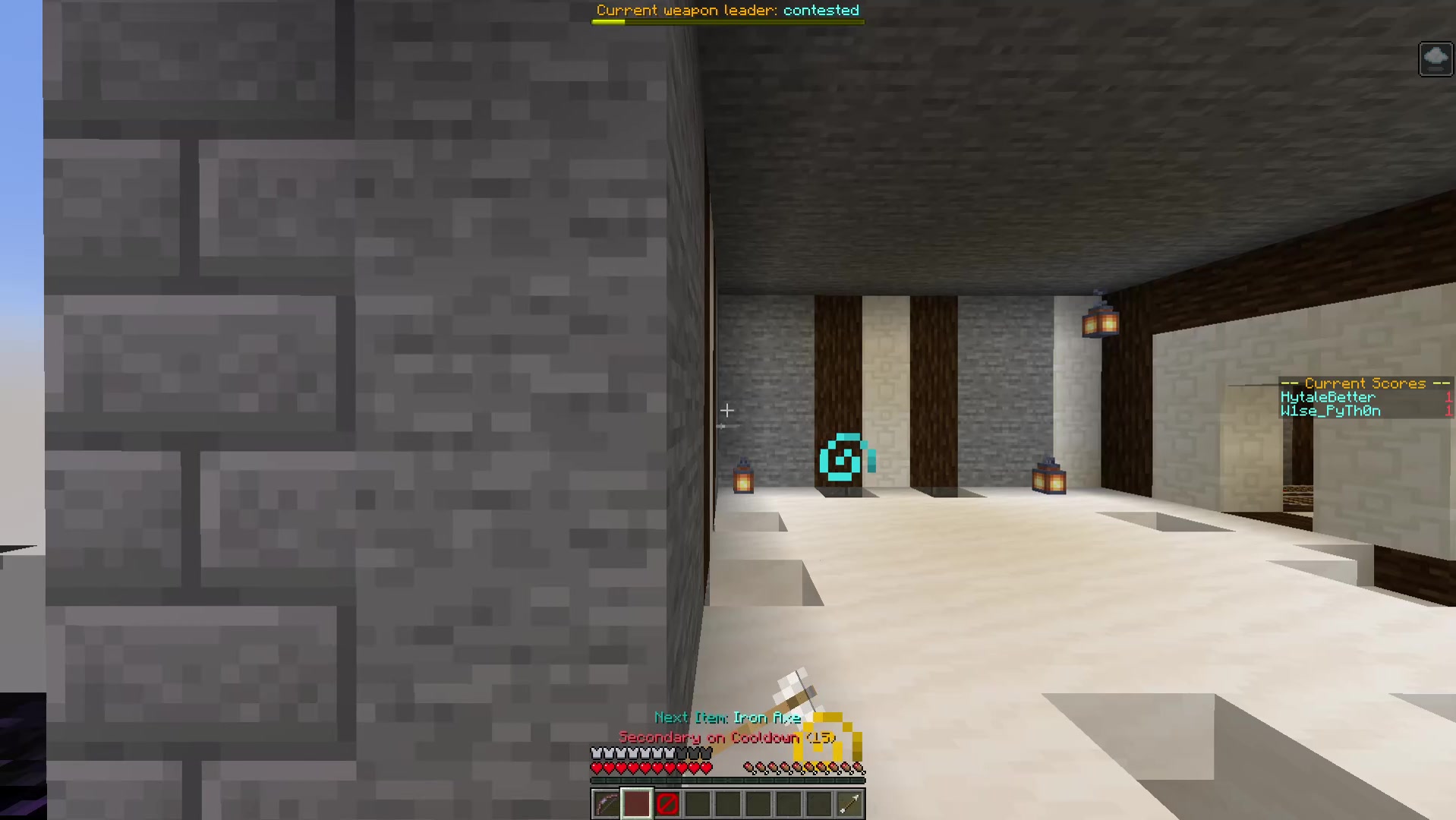Select the red block hotbar item
Image resolution: width=1456 pixels, height=820 pixels.
coord(635,804)
